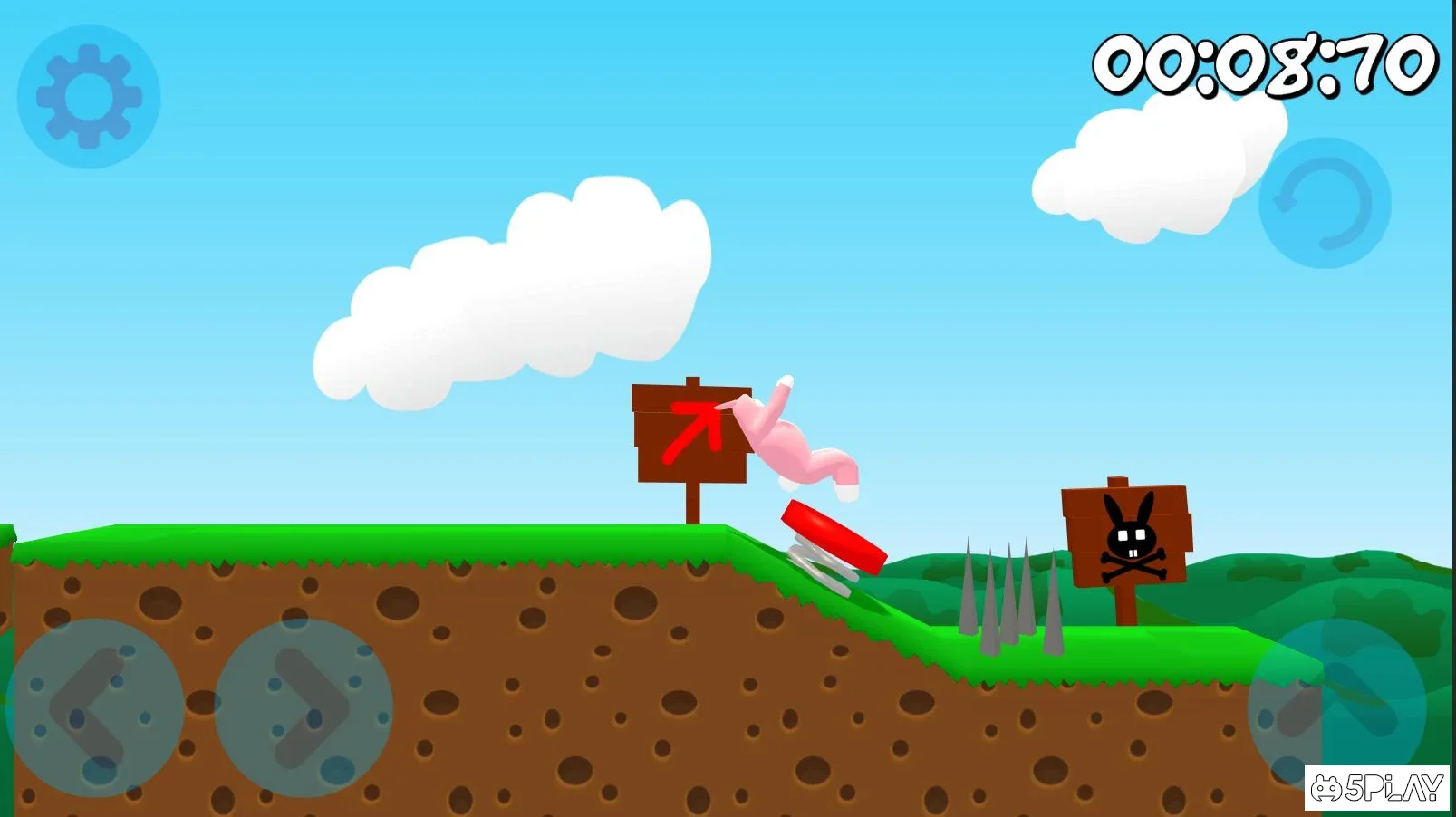Image resolution: width=1456 pixels, height=817 pixels.
Task: Tap the cluster of gray spikes
Action: (x=1010, y=598)
